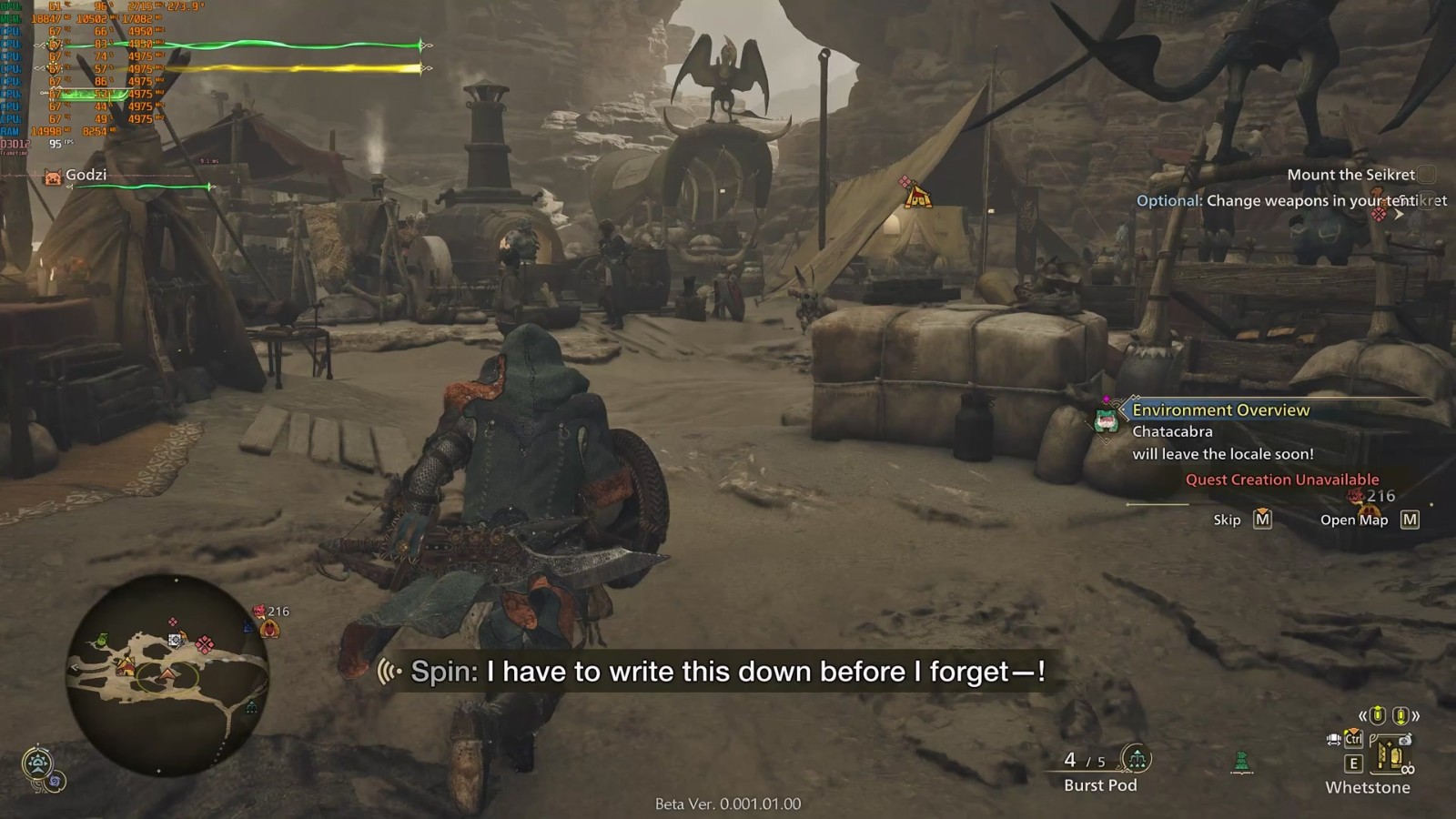Click the yellow tent marker icon

click(917, 197)
